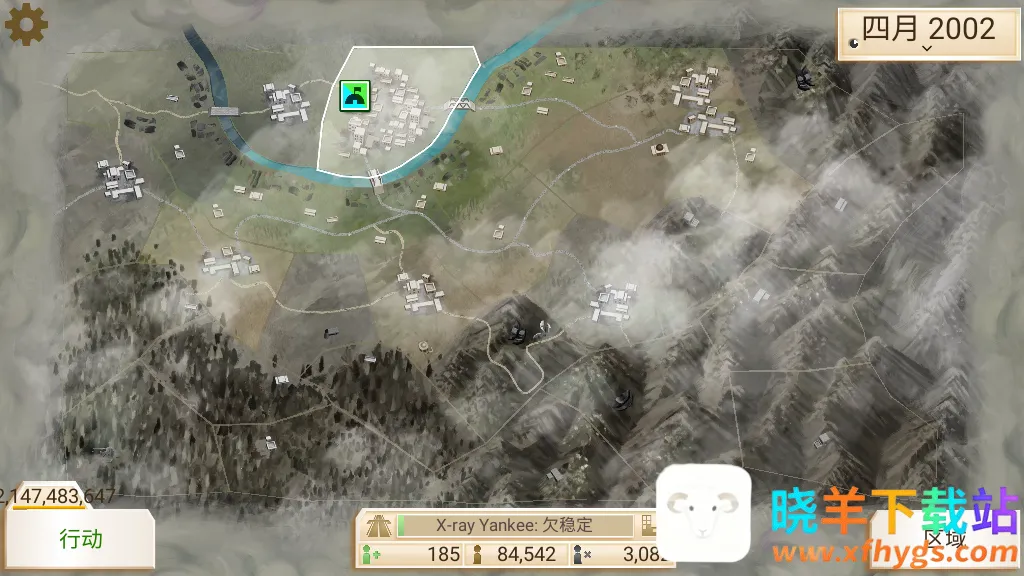Select the X-ray Yankee stability bar

tap(515, 525)
